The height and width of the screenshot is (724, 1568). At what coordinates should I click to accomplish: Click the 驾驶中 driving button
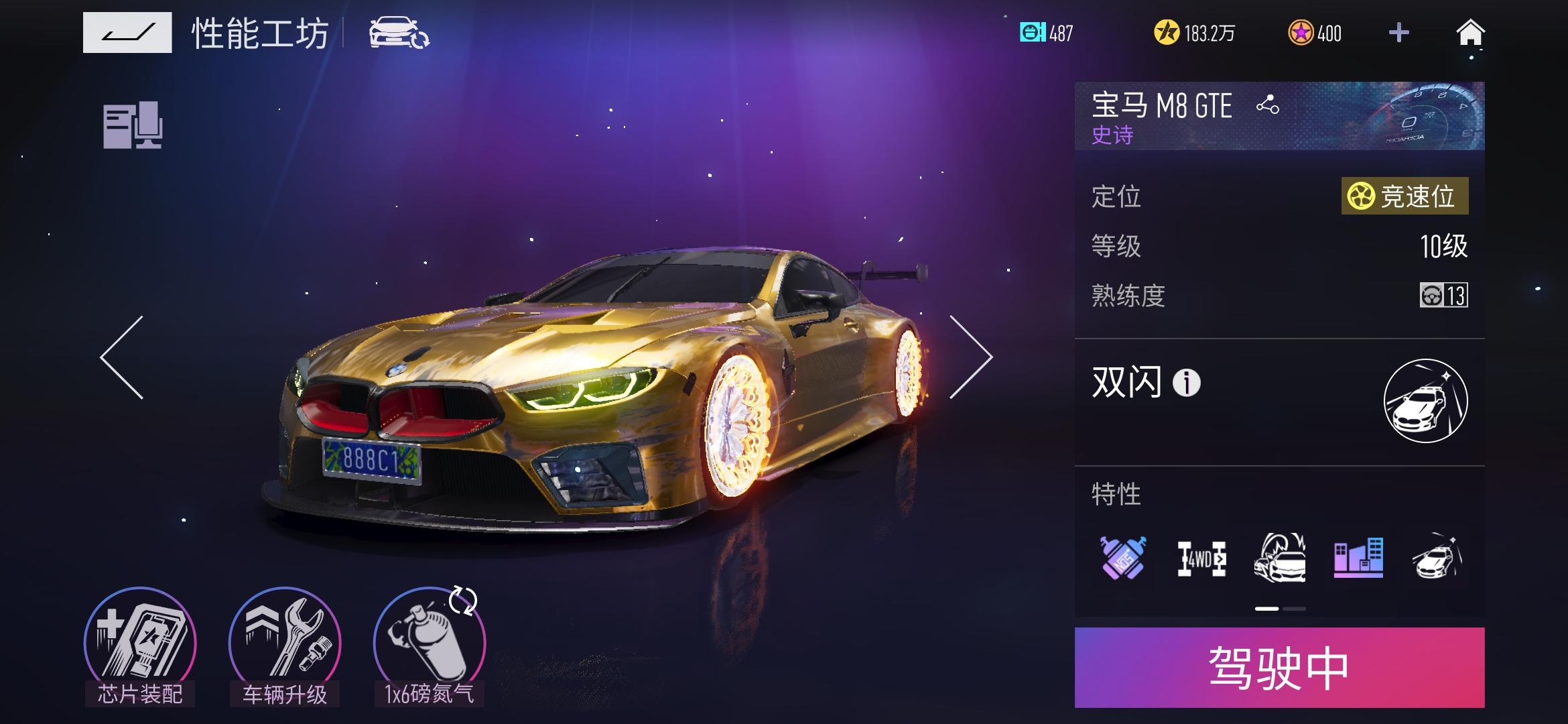[x=1279, y=668]
